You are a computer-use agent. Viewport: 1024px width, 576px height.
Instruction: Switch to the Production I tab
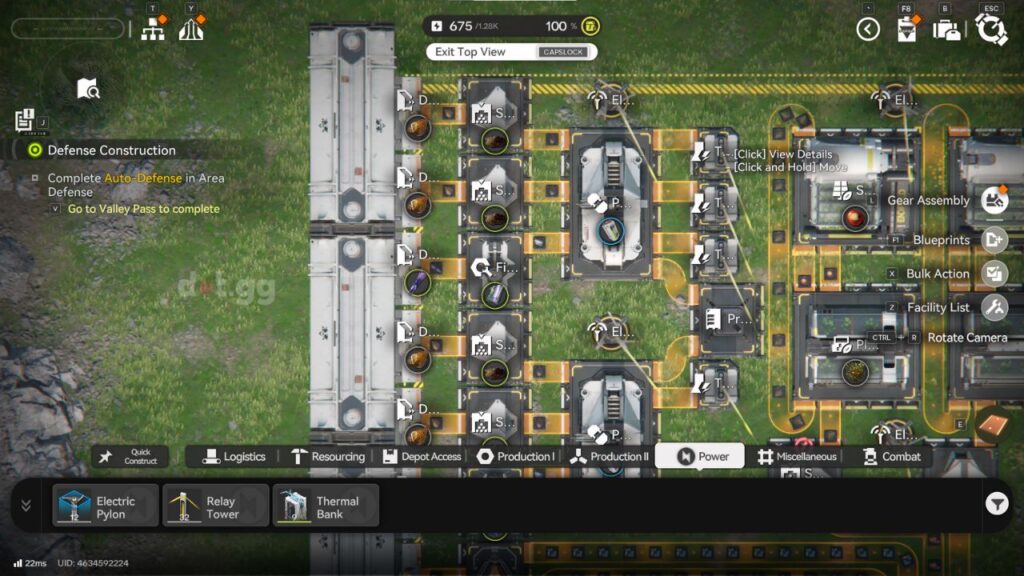tap(516, 457)
